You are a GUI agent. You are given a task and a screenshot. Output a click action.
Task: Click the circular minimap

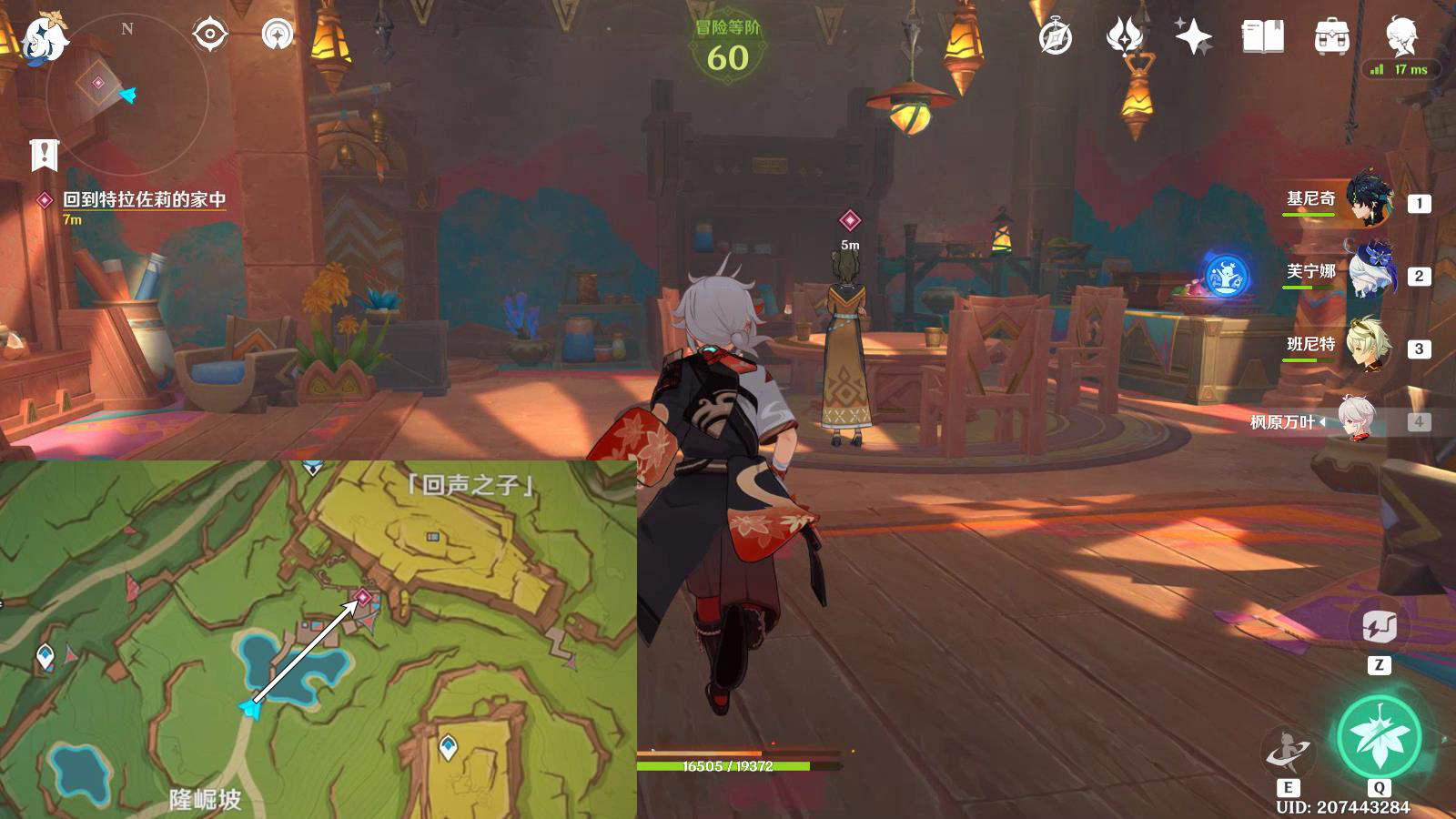point(126,93)
